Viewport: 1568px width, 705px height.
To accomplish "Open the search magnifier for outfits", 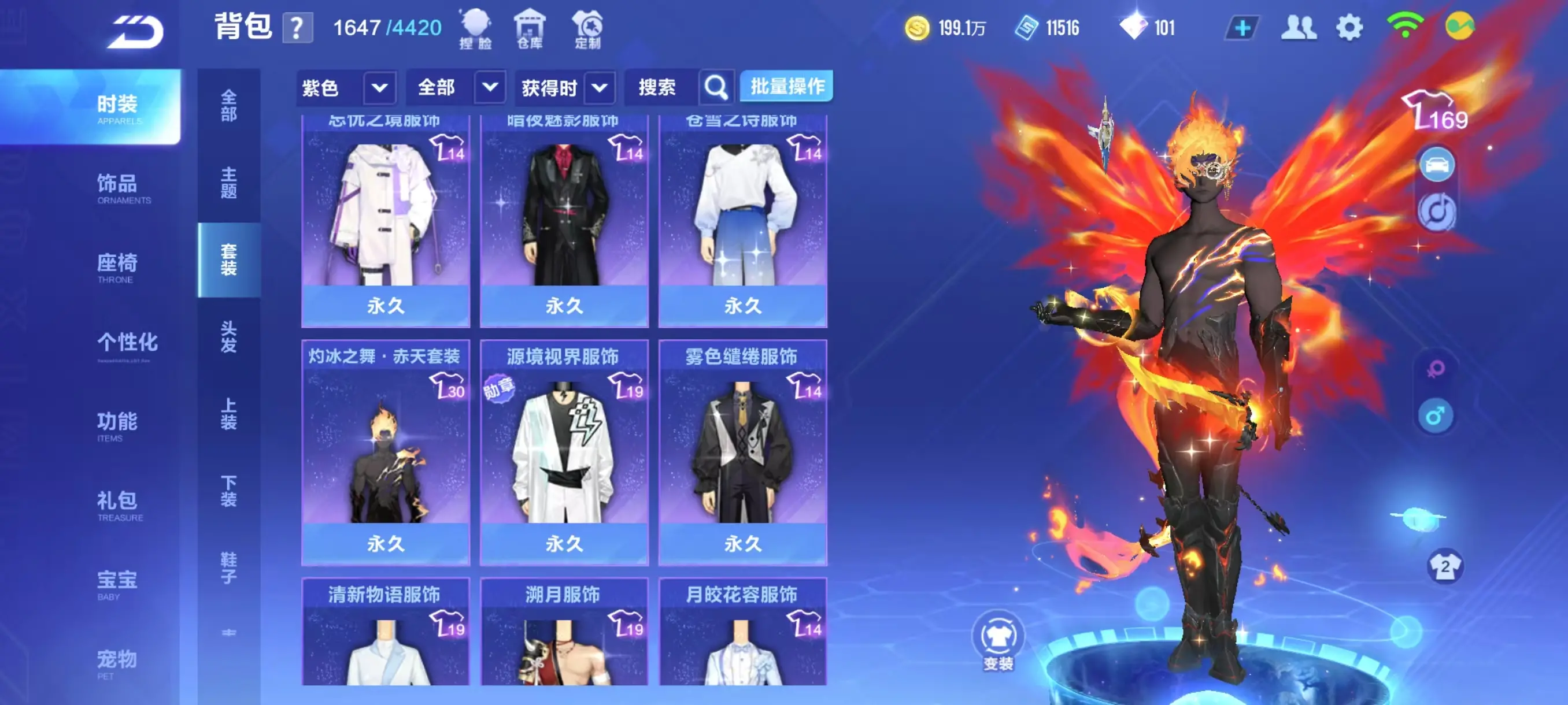I will [715, 87].
